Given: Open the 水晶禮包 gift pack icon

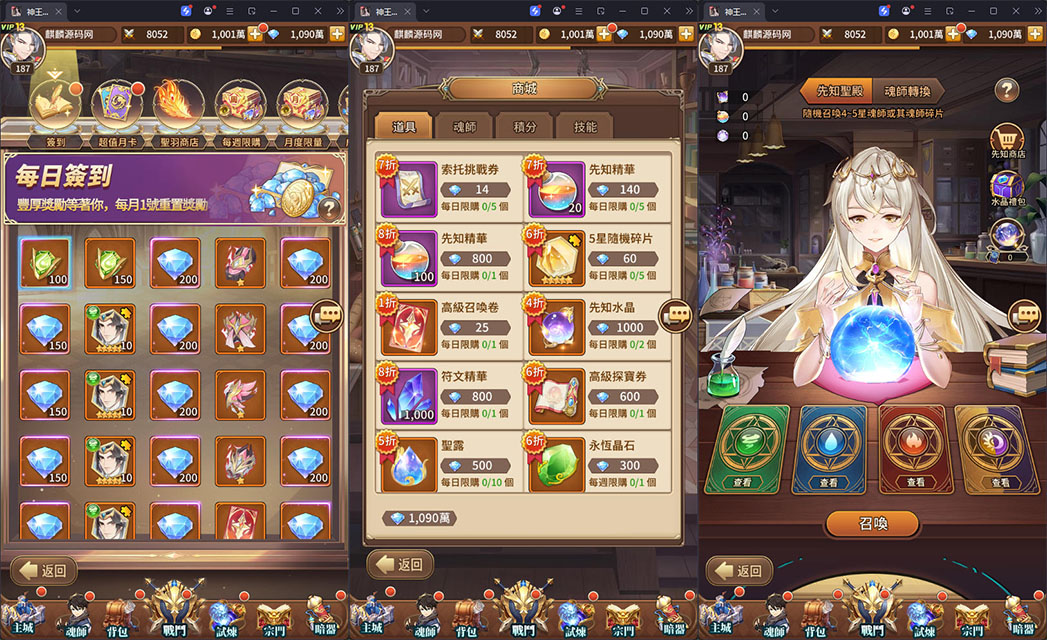Looking at the screenshot, I should 1006,188.
